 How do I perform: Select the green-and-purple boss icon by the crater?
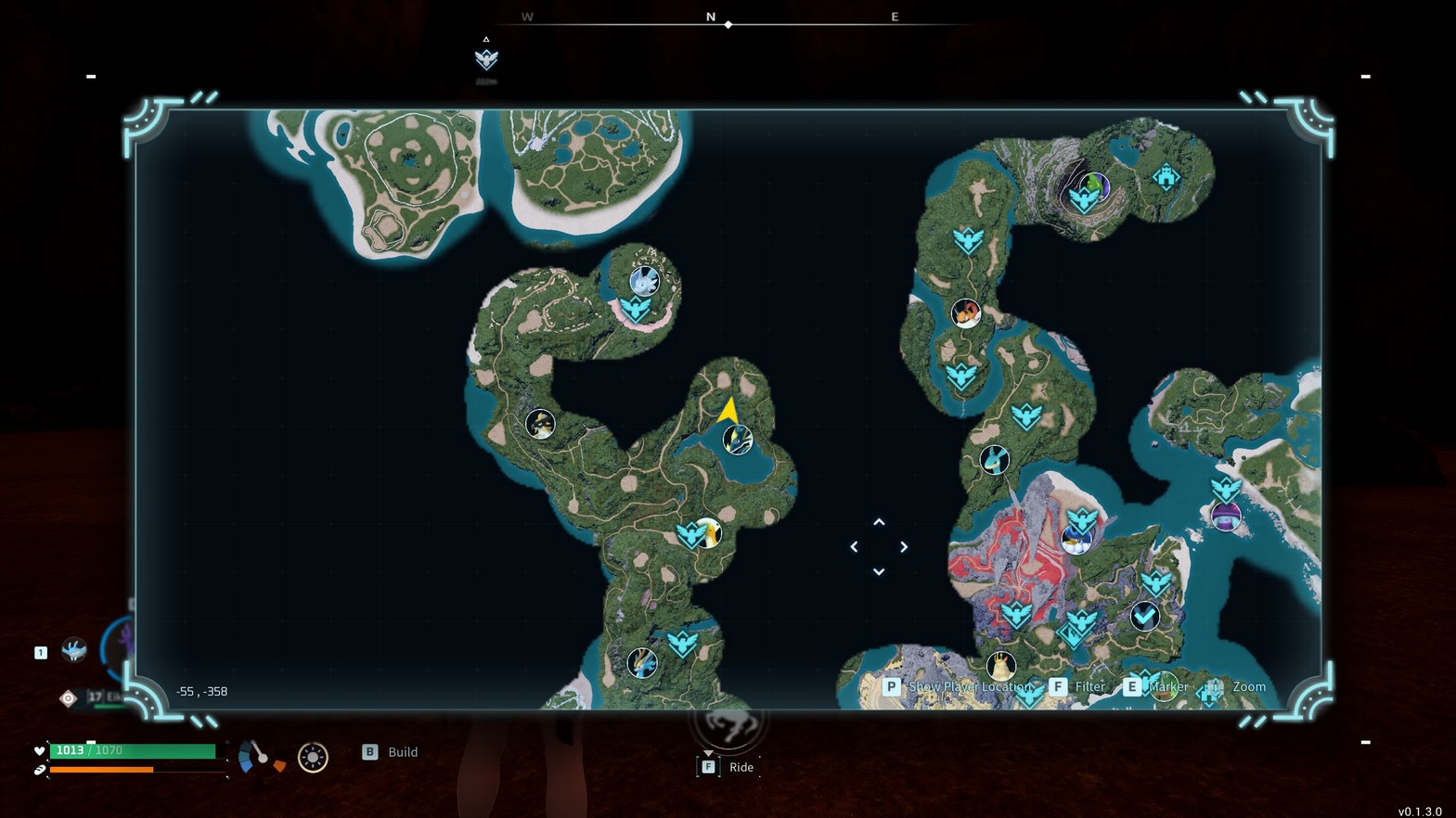coord(1095,185)
